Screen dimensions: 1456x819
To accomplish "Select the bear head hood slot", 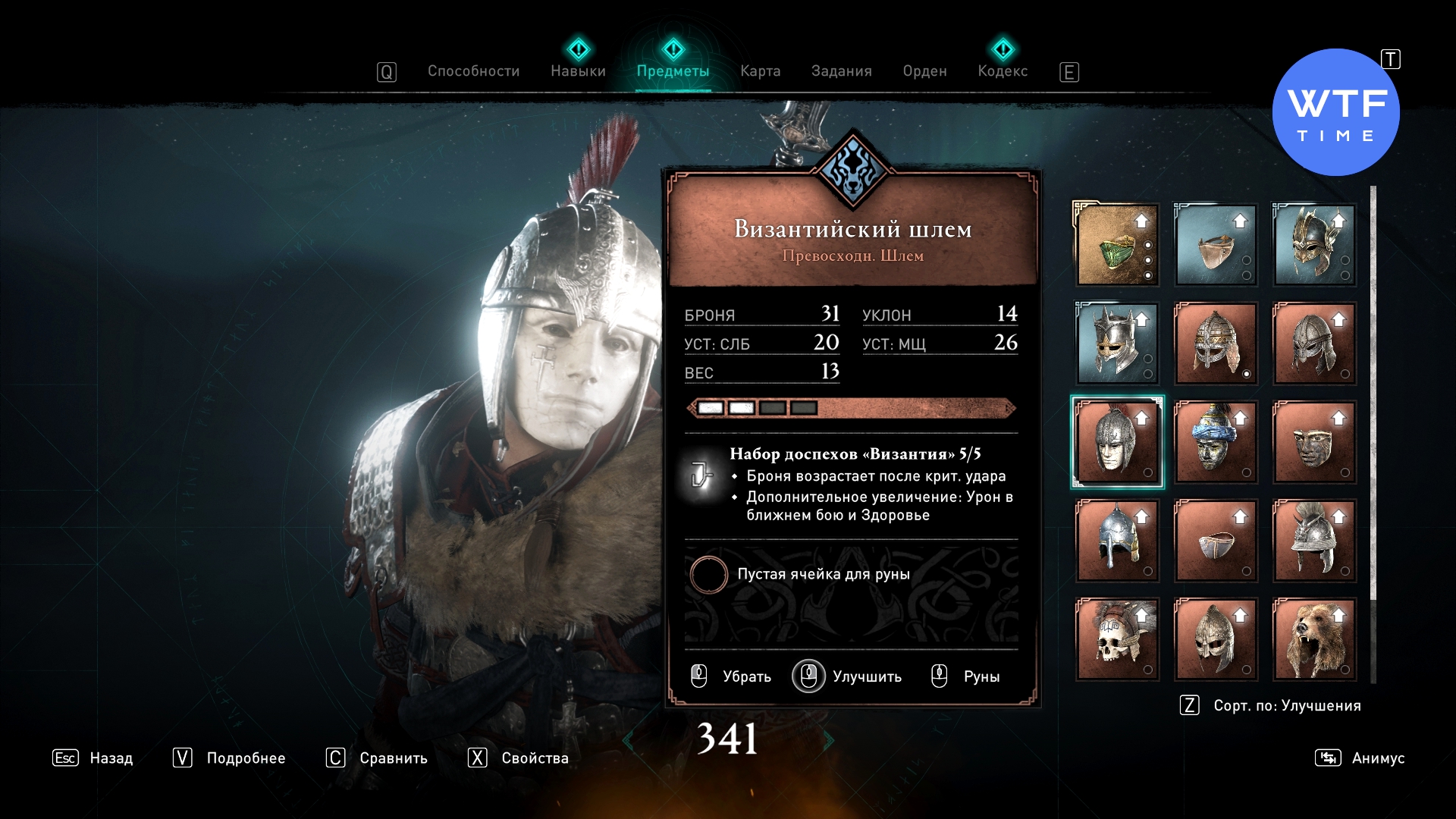I will tap(1313, 639).
